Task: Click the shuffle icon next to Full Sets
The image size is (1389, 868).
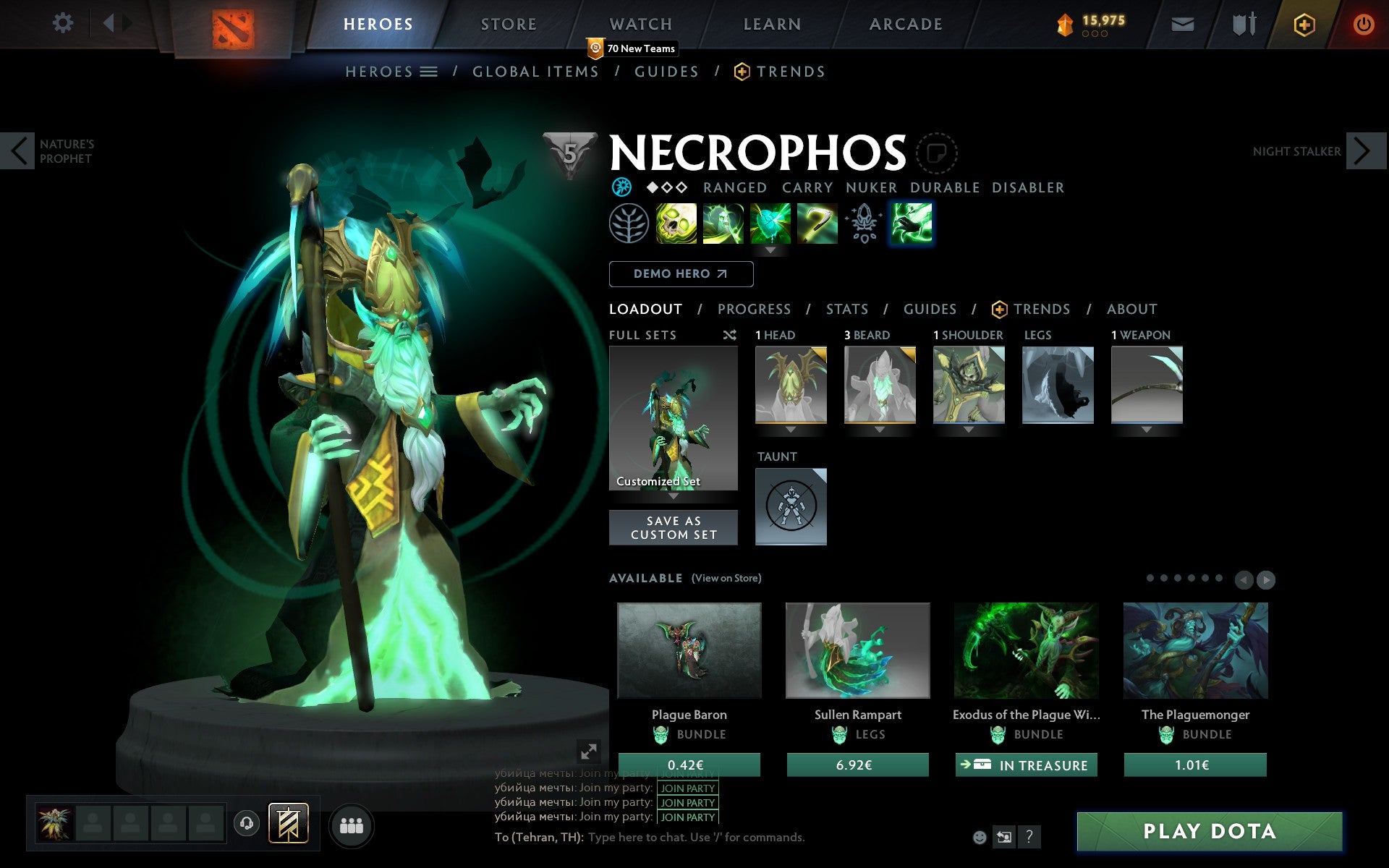Action: pos(729,335)
